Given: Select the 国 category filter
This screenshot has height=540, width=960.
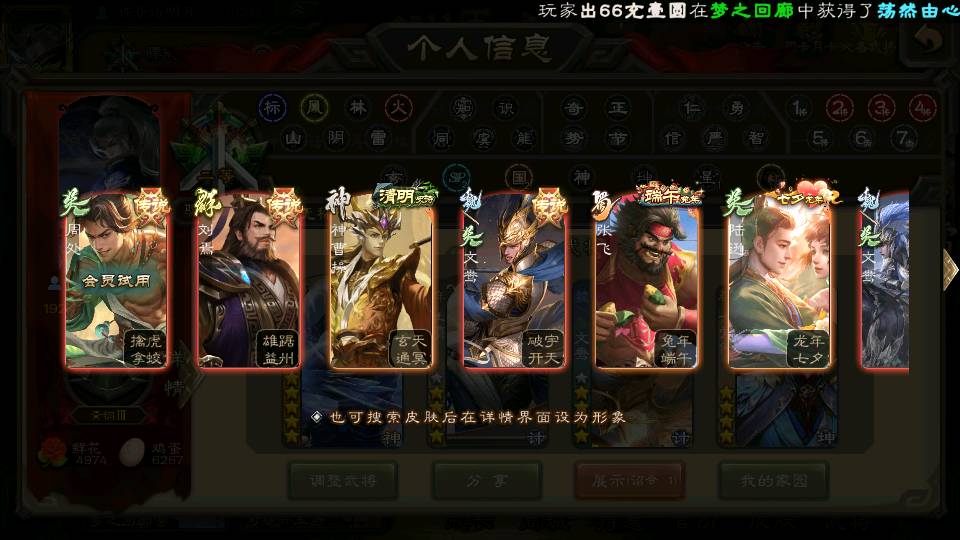Looking at the screenshot, I should (518, 177).
